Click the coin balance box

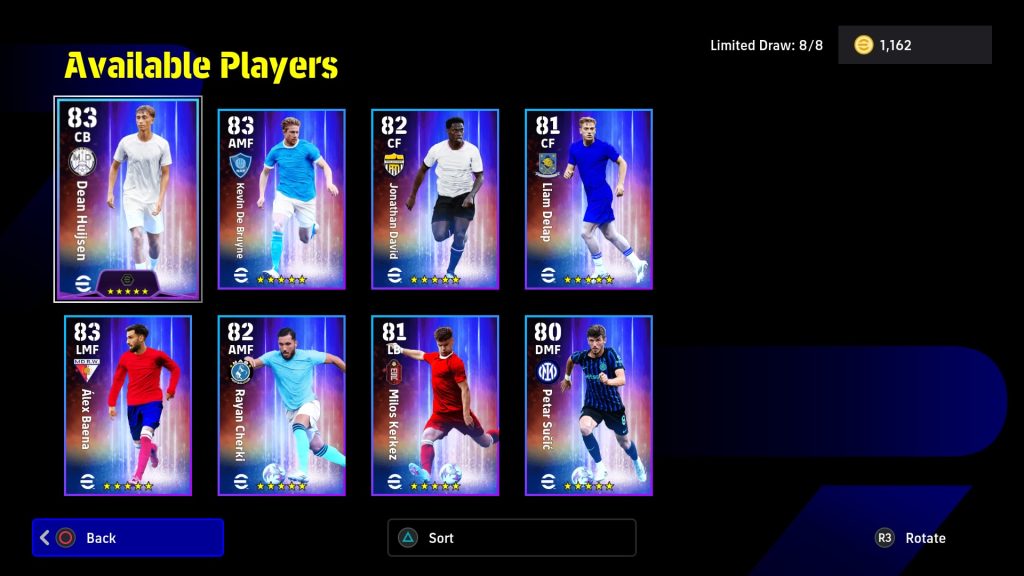coord(914,45)
